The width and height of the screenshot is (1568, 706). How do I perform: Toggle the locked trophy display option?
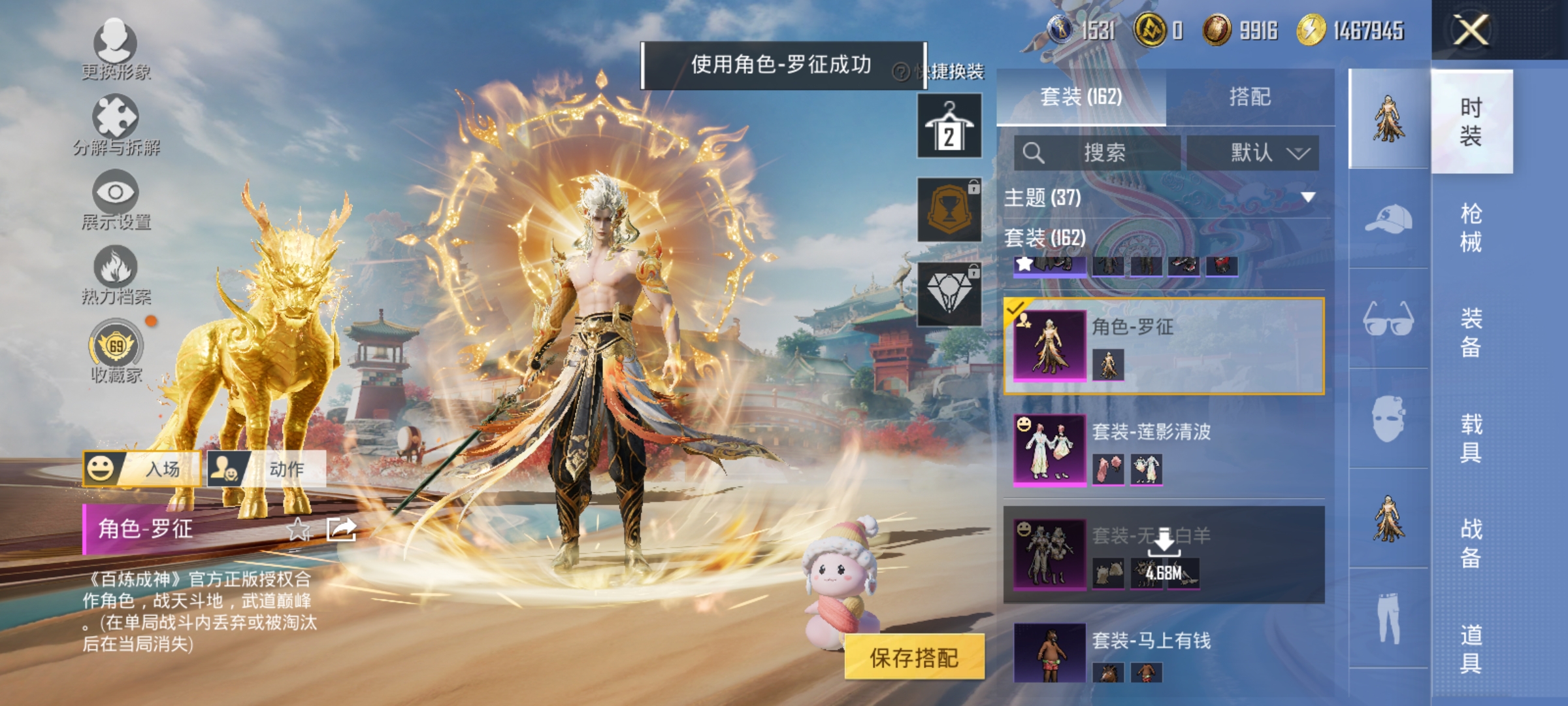949,209
